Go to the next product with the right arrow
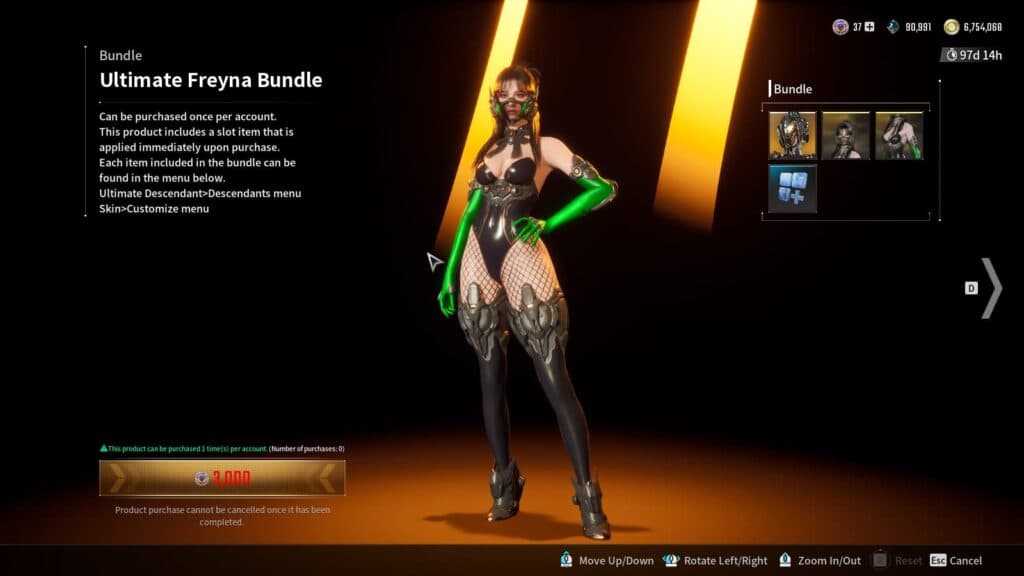 (x=990, y=288)
